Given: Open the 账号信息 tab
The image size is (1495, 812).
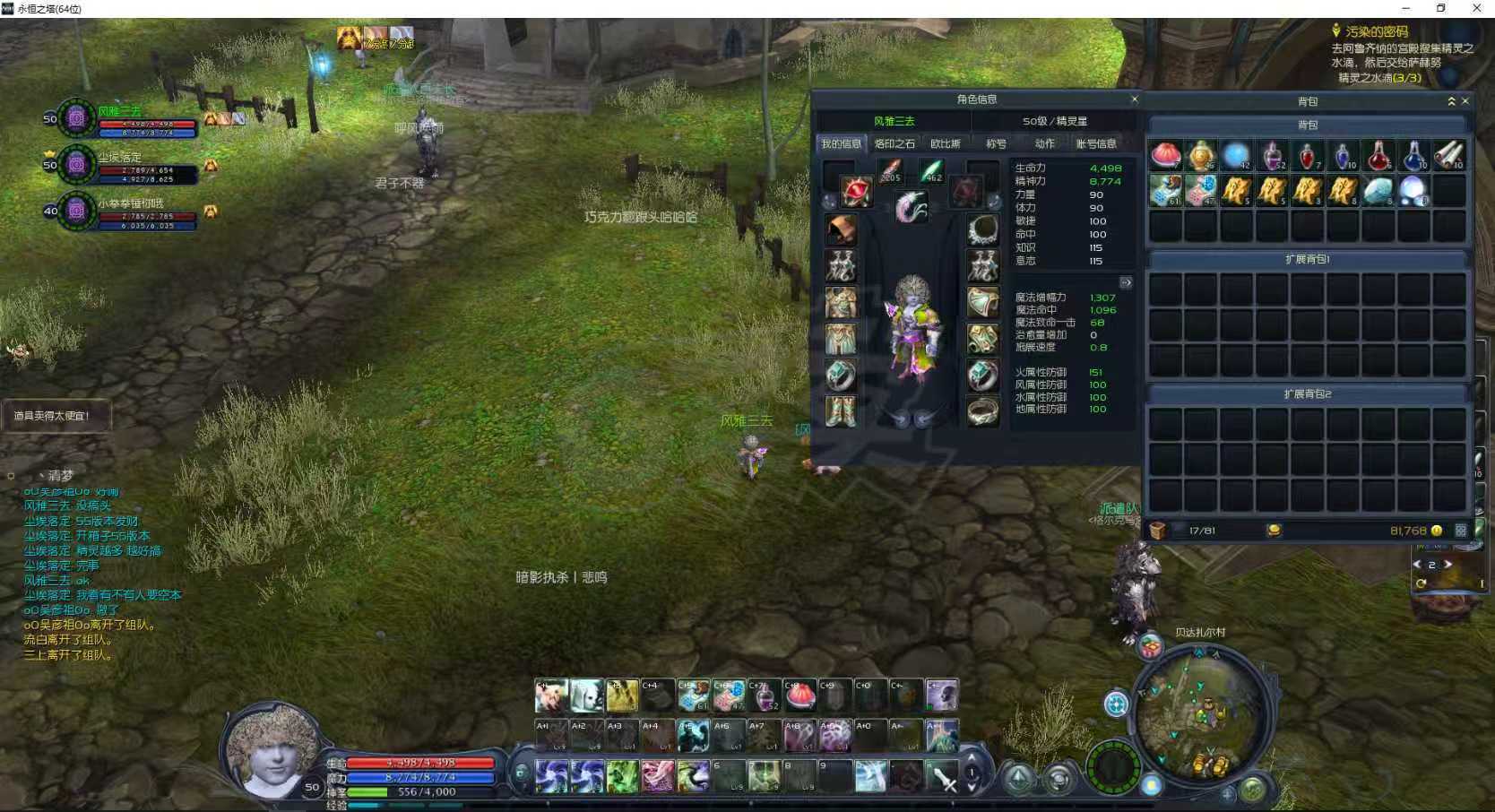Looking at the screenshot, I should click(1095, 143).
